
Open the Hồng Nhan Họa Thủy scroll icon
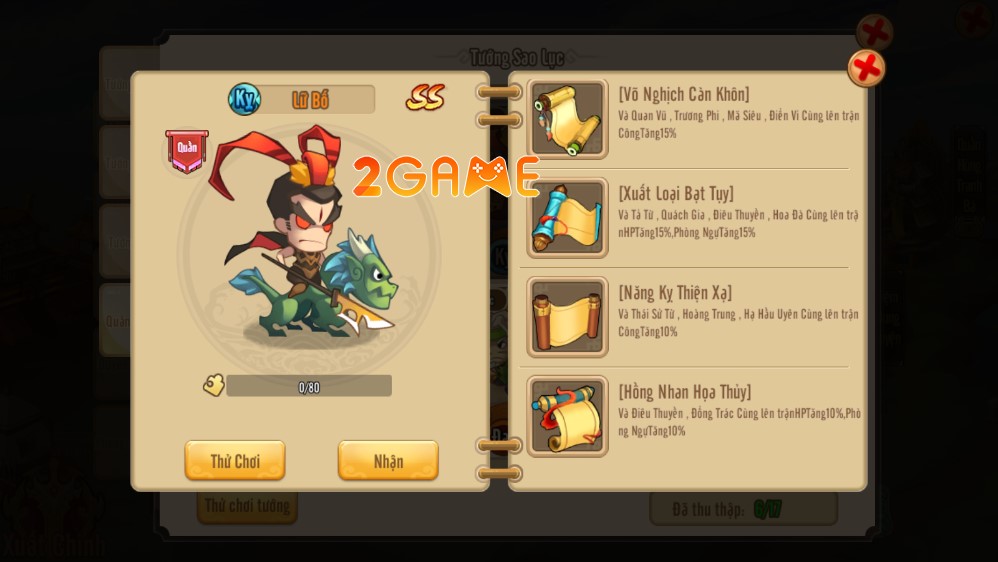(x=567, y=416)
